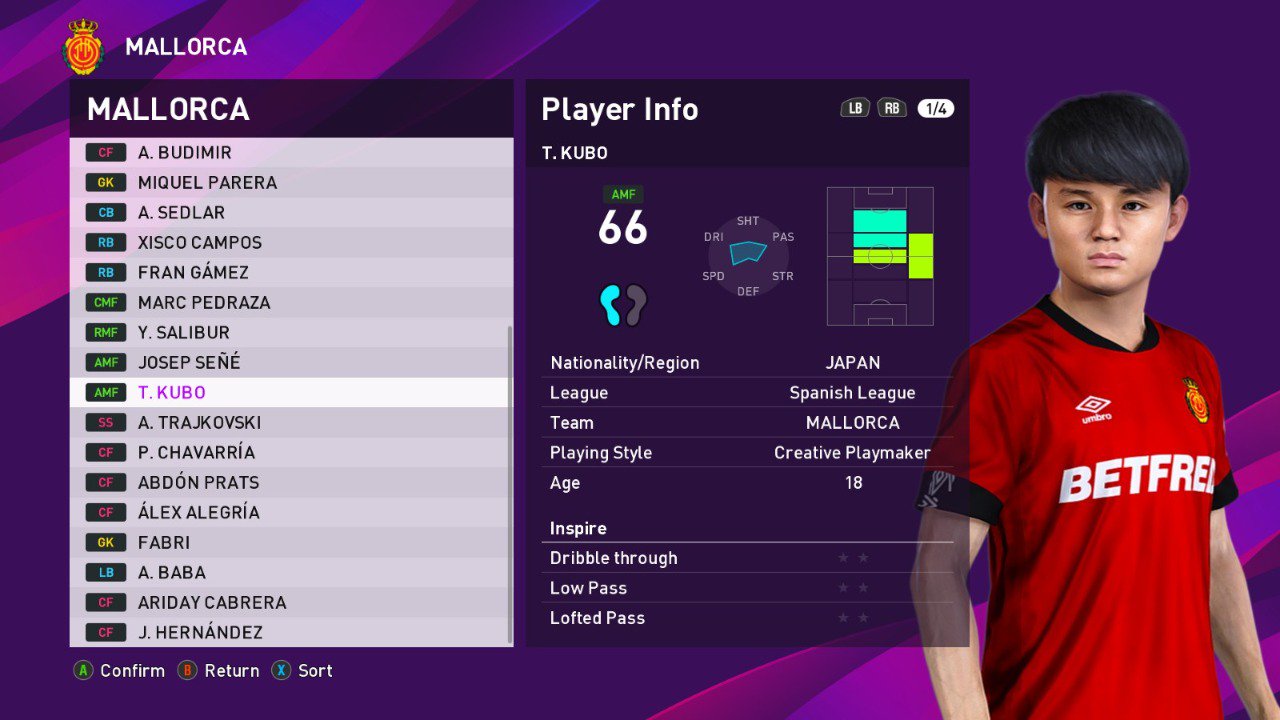Select centre-back A. Sedlar

point(290,213)
